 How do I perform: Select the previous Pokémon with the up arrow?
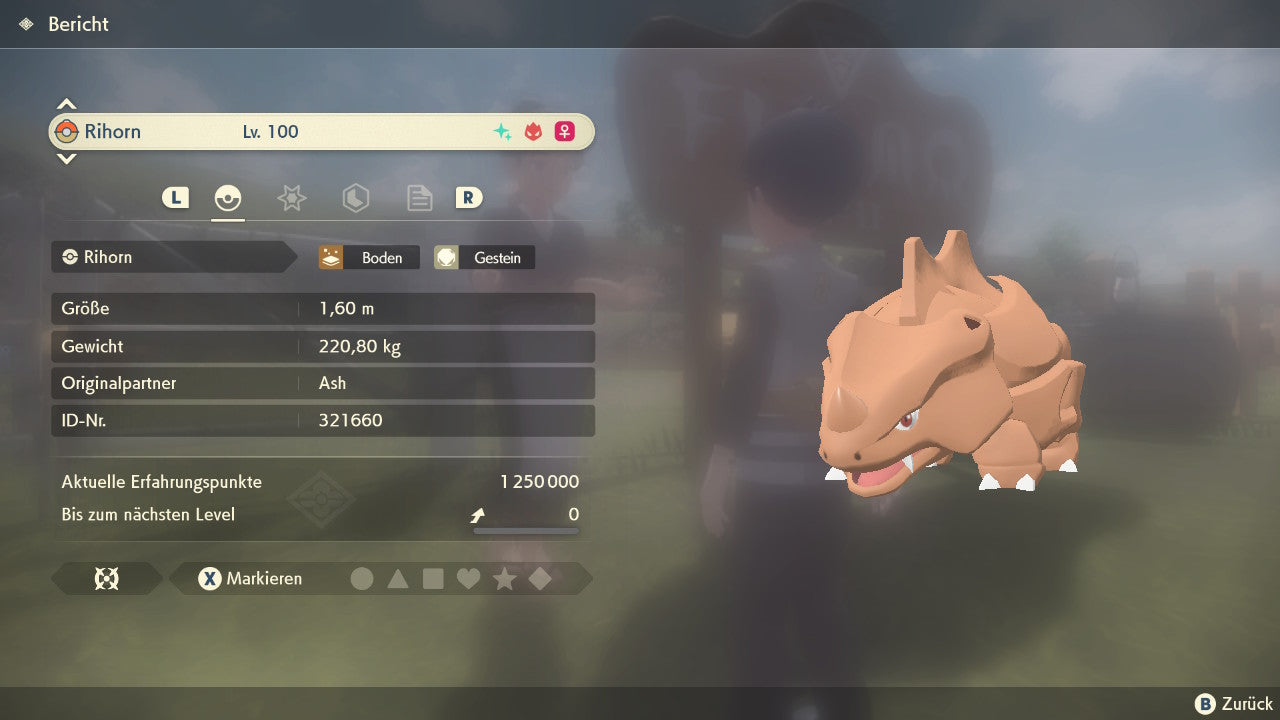(x=66, y=104)
